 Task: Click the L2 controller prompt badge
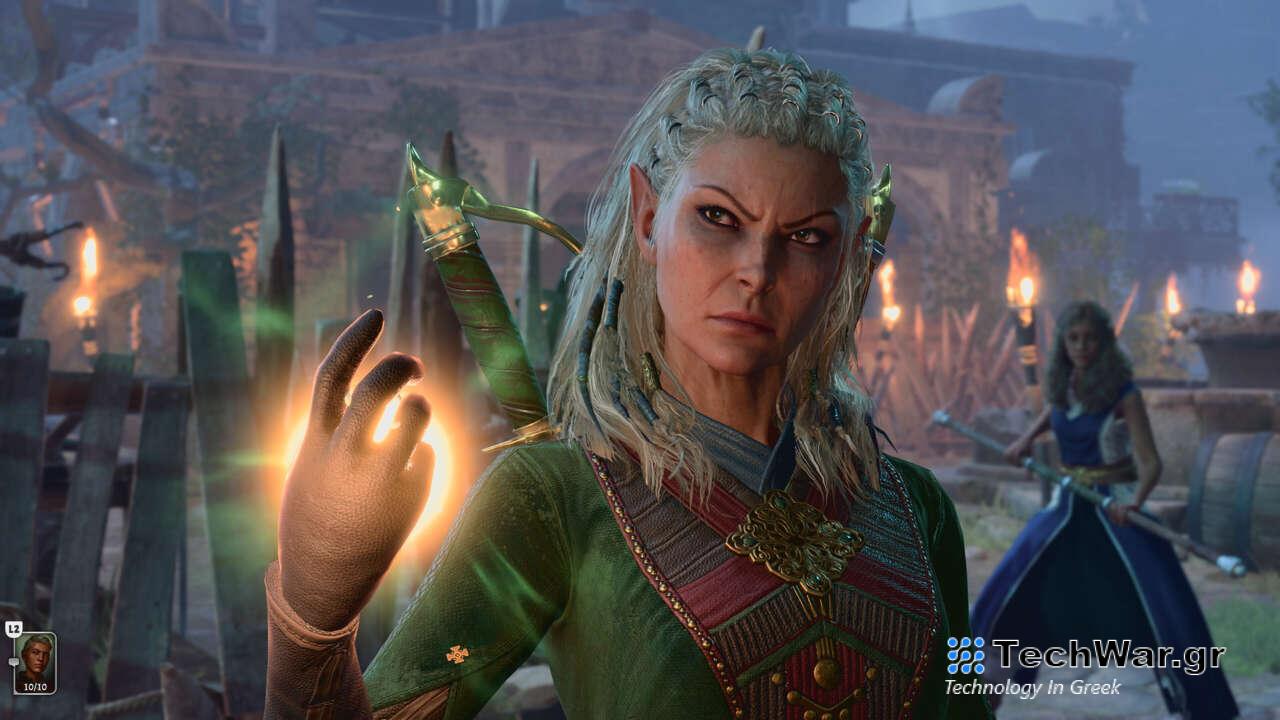pos(14,628)
